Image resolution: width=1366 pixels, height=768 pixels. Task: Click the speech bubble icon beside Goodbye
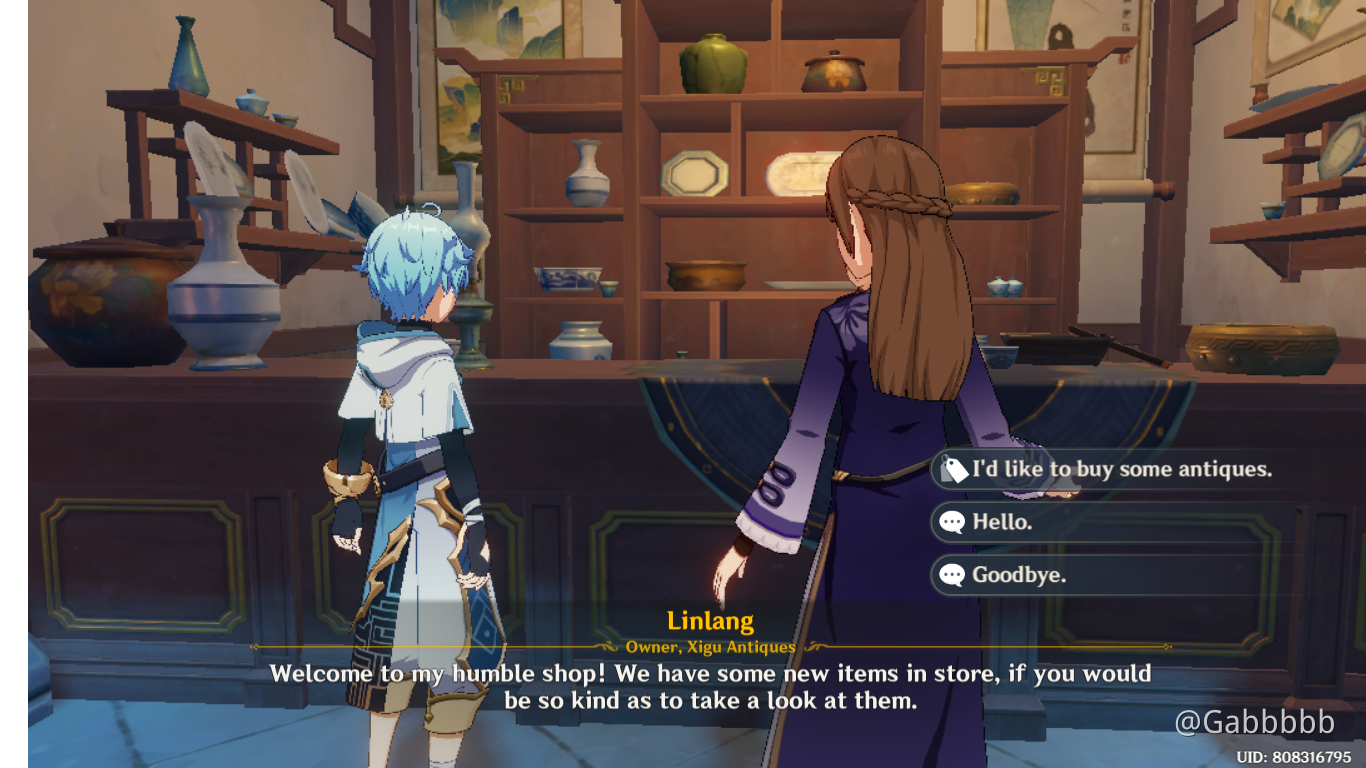(x=952, y=573)
